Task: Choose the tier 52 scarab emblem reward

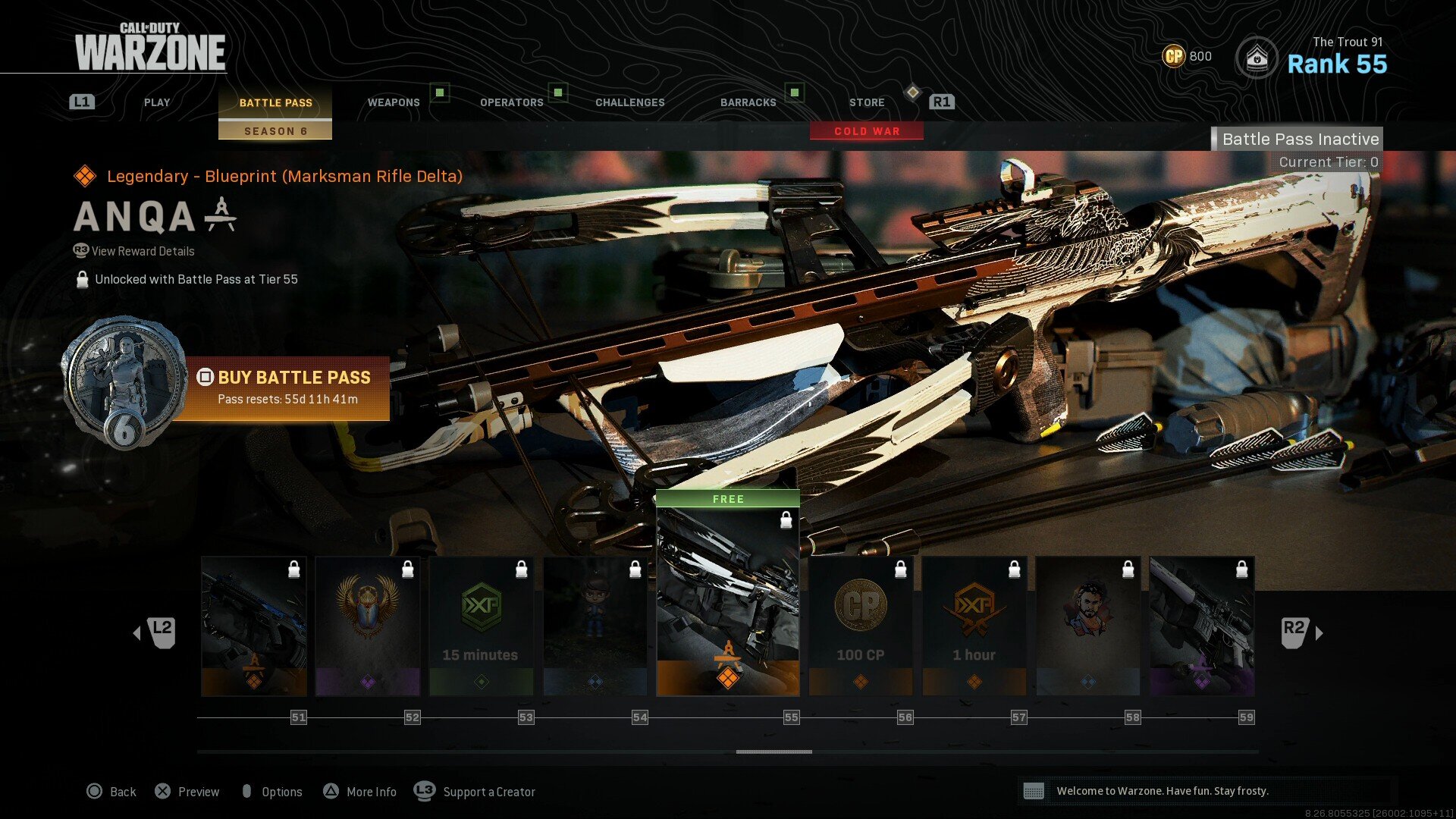Action: point(368,626)
